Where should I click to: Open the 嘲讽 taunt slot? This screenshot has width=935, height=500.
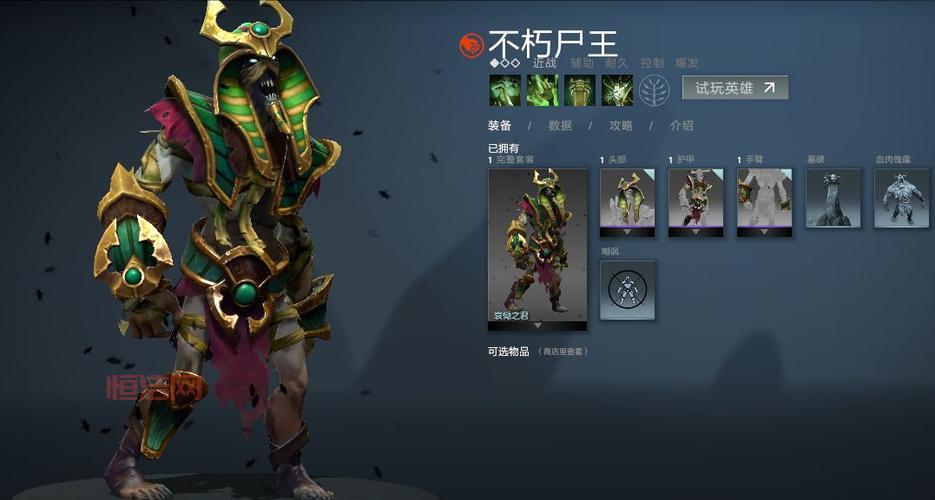pyautogui.click(x=627, y=290)
